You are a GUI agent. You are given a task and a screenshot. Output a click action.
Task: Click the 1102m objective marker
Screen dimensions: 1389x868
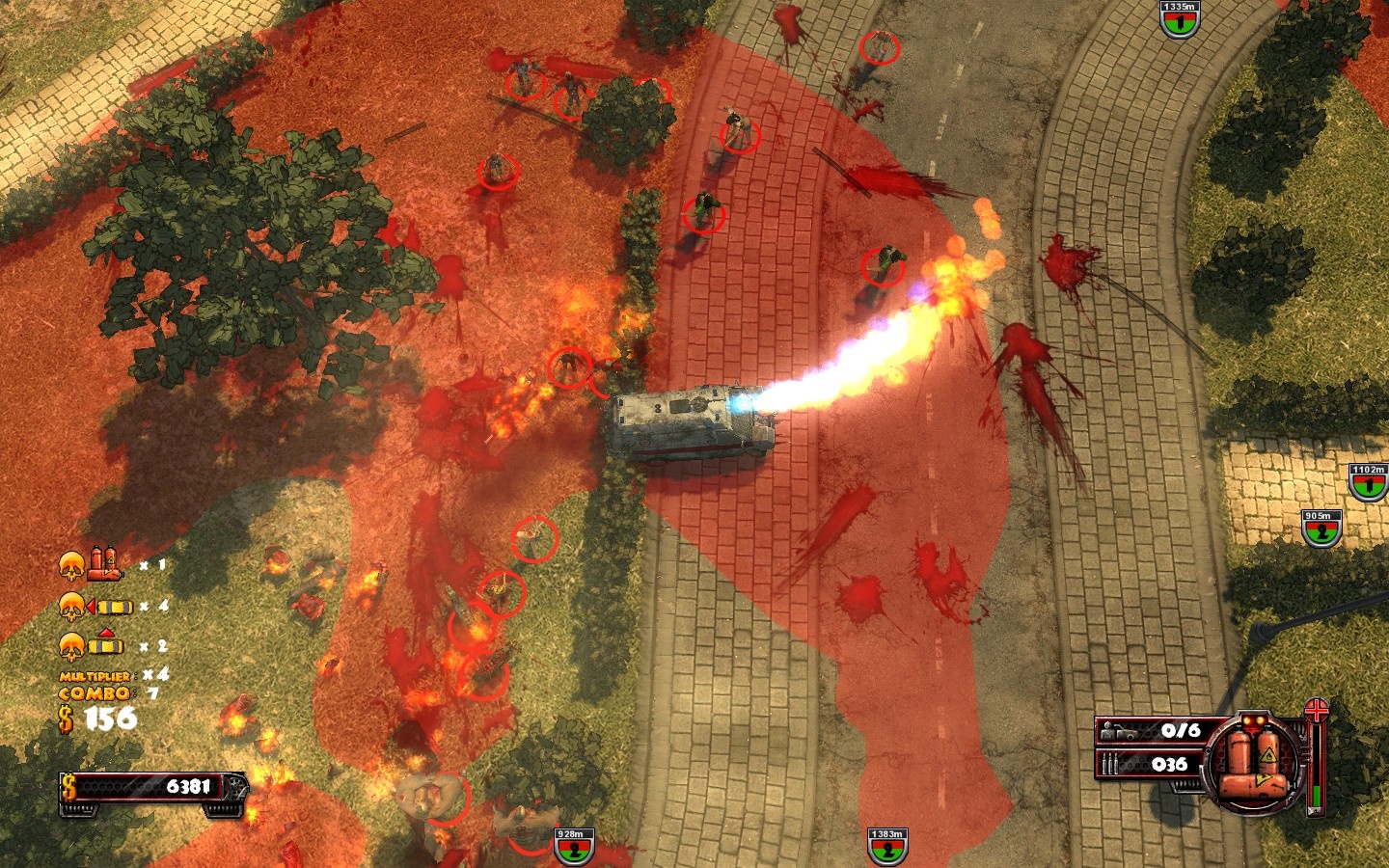[x=1367, y=482]
